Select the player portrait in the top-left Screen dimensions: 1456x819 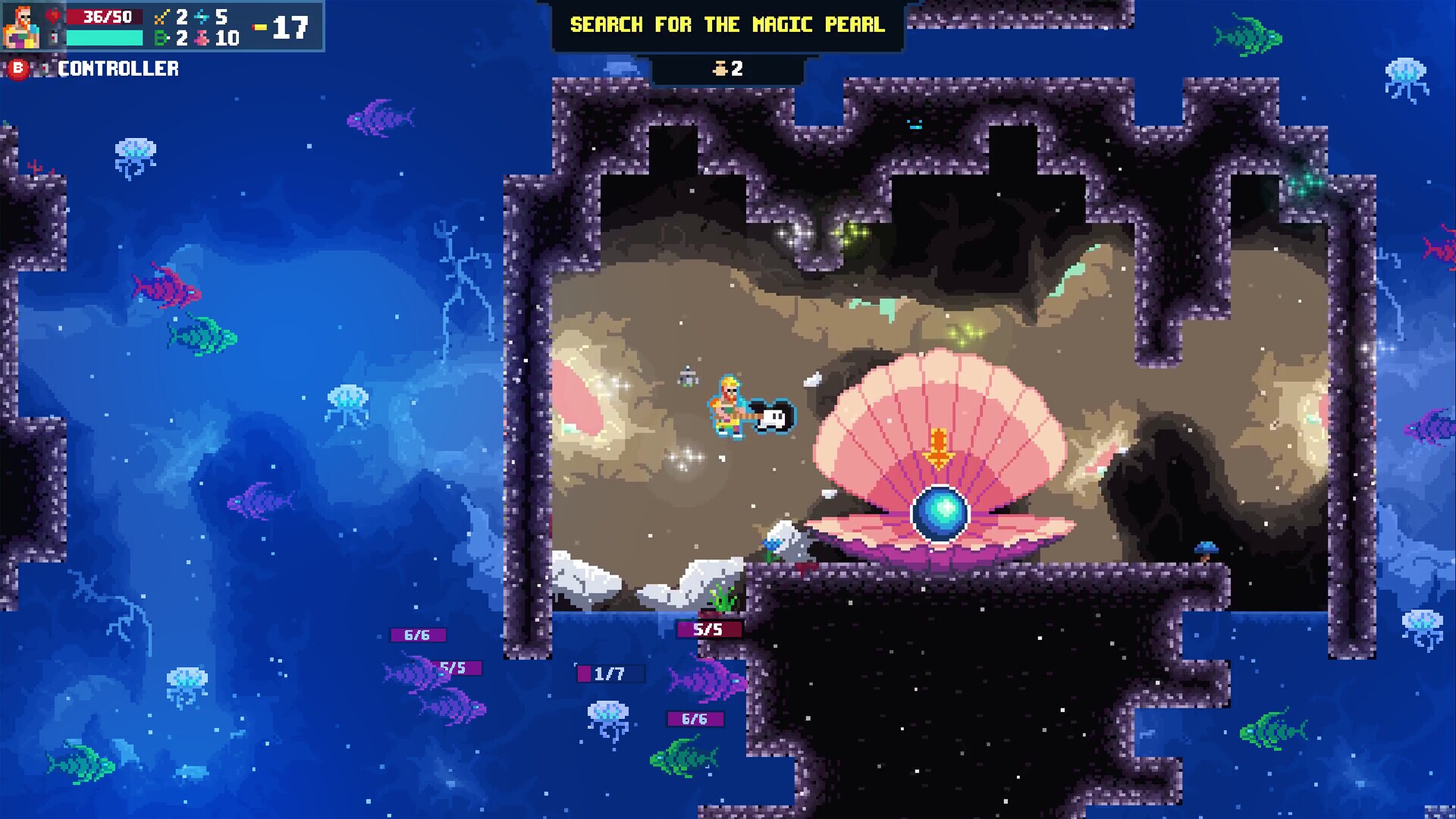(22, 27)
